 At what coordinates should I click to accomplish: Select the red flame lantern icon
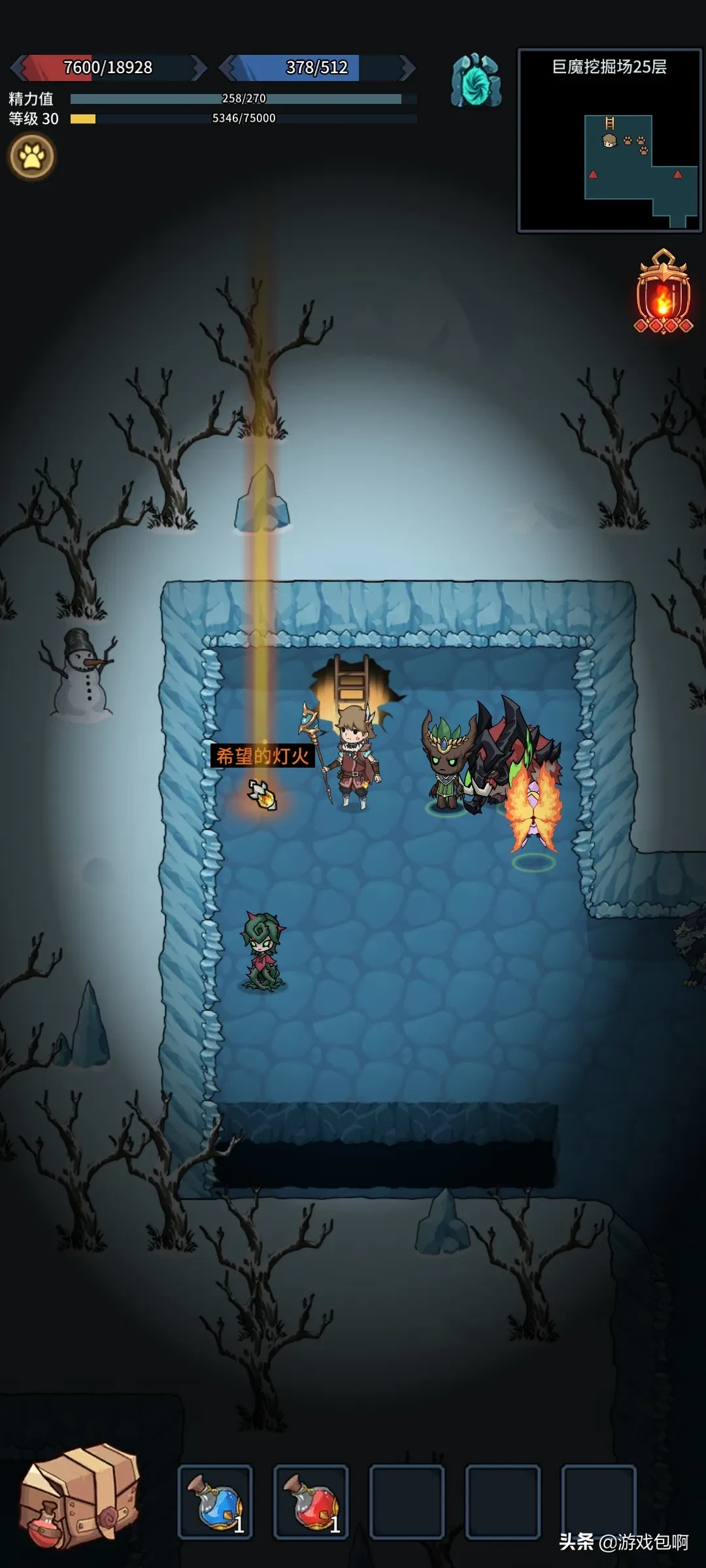(x=664, y=294)
